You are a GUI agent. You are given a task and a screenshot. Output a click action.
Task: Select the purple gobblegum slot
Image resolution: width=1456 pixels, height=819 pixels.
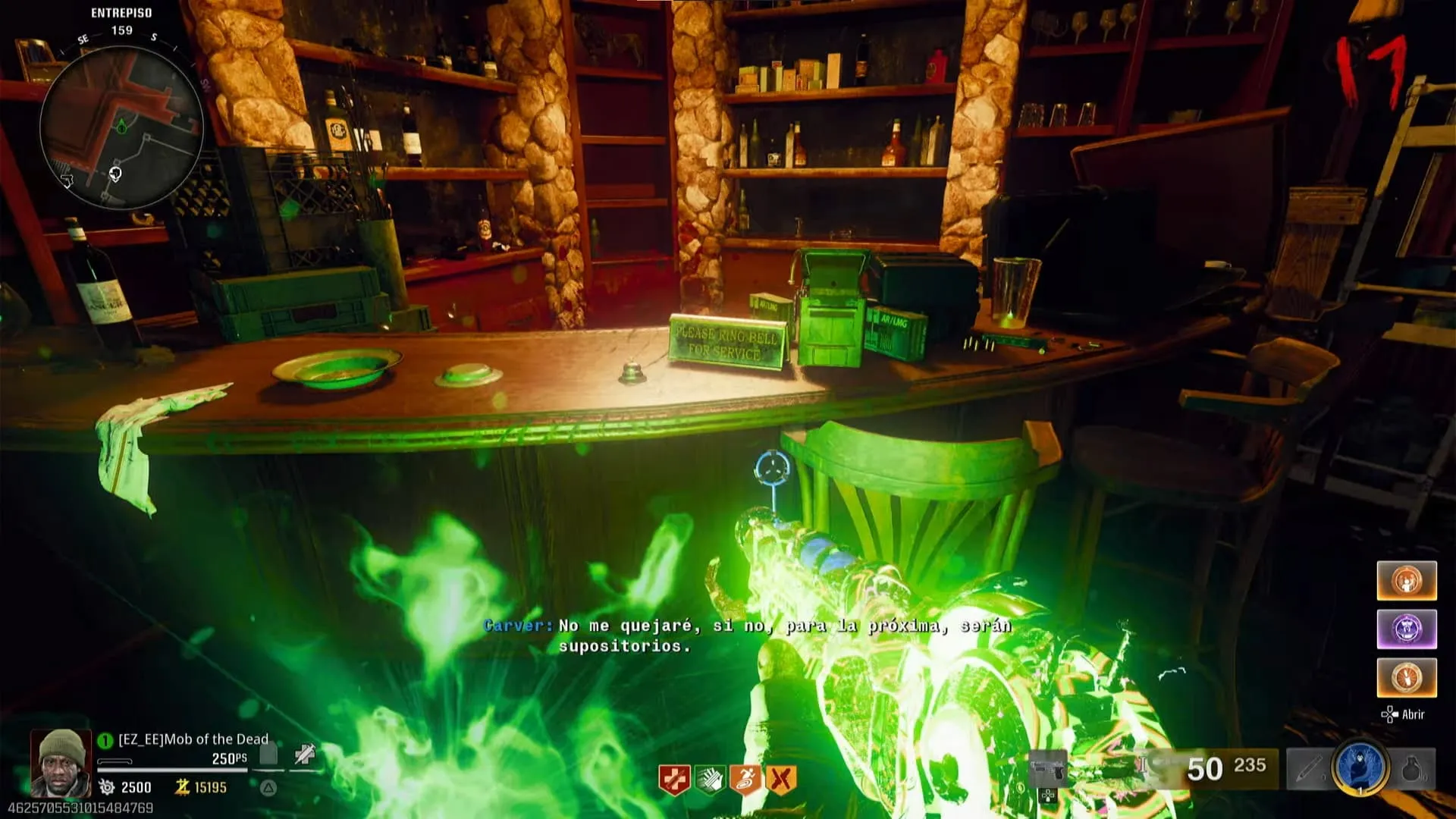coord(1407,629)
